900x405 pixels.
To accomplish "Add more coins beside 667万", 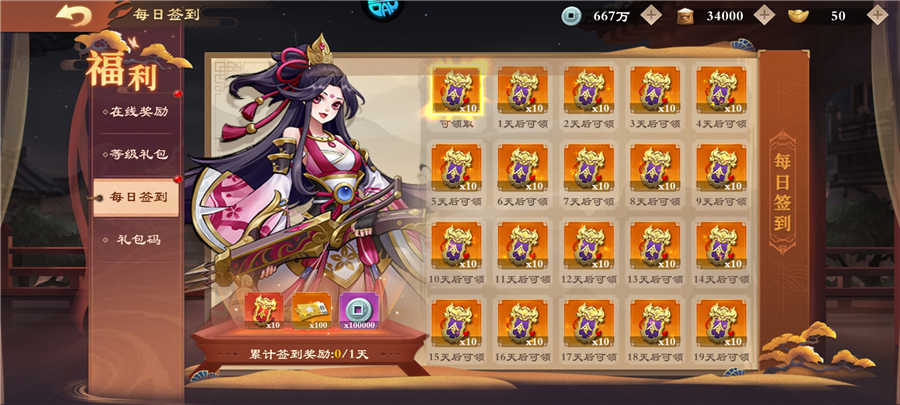I will [652, 15].
